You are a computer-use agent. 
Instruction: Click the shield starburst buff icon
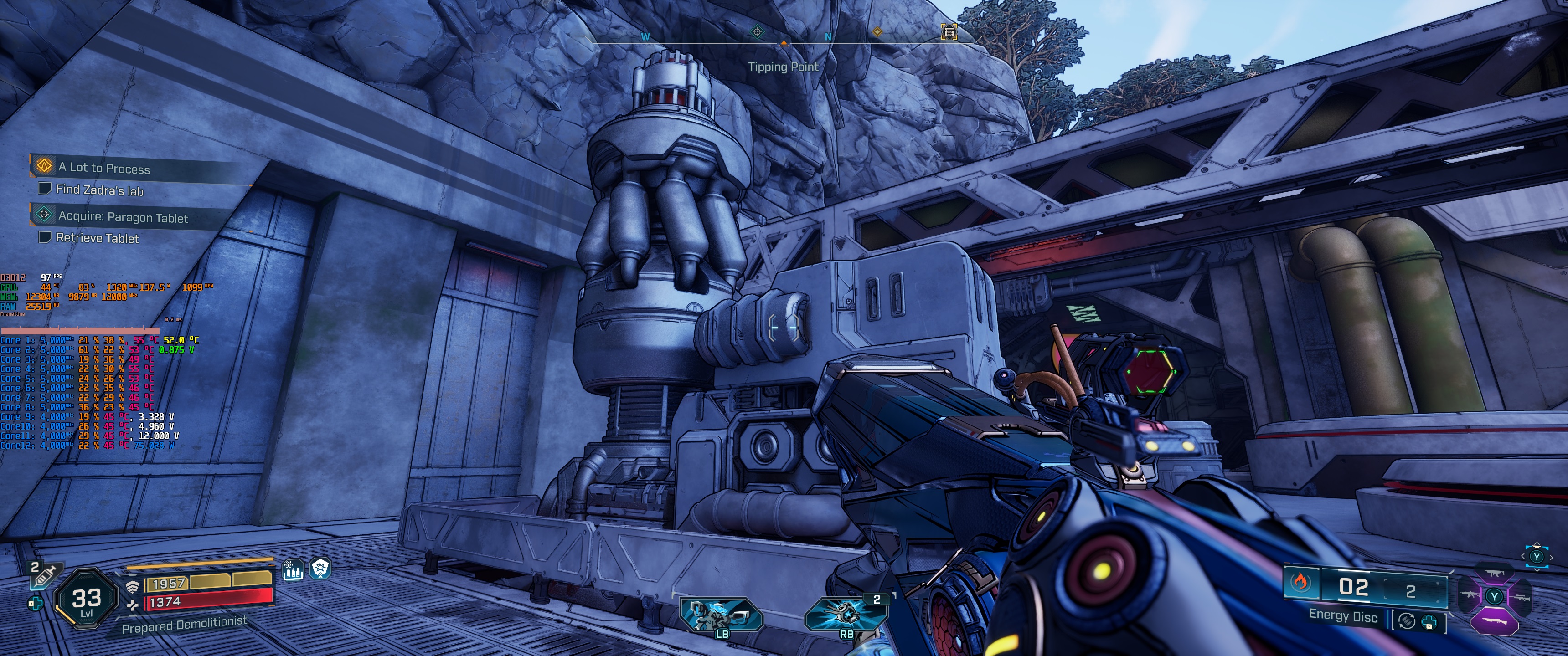[x=320, y=569]
